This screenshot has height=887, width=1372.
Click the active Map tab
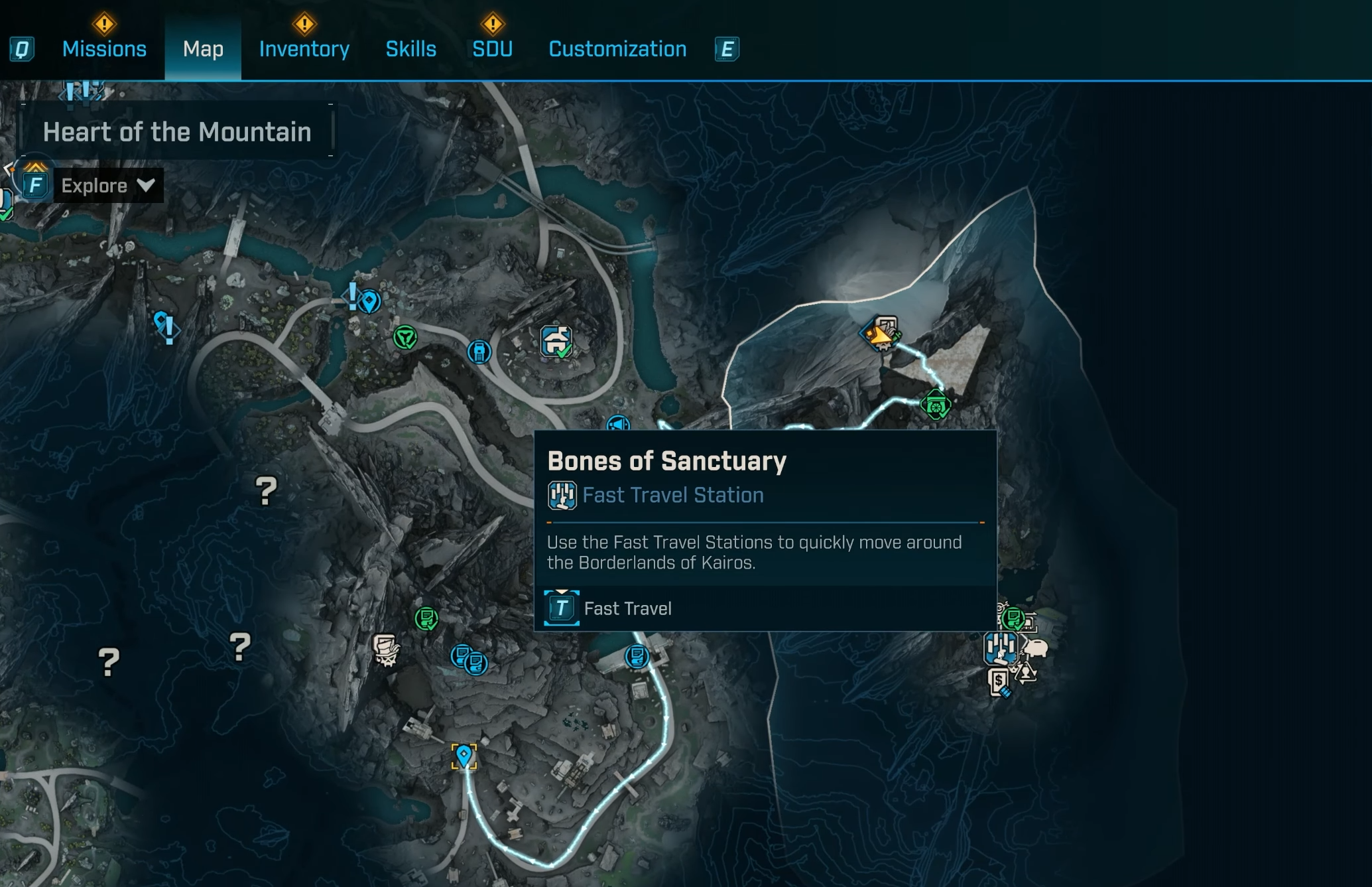[x=203, y=49]
